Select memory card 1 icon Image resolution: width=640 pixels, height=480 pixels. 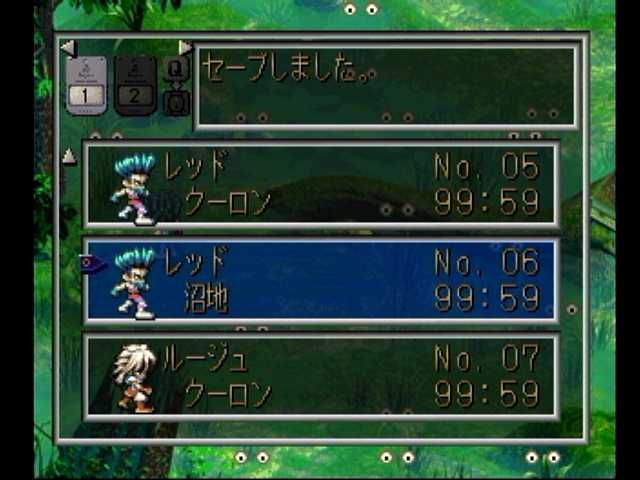click(86, 85)
